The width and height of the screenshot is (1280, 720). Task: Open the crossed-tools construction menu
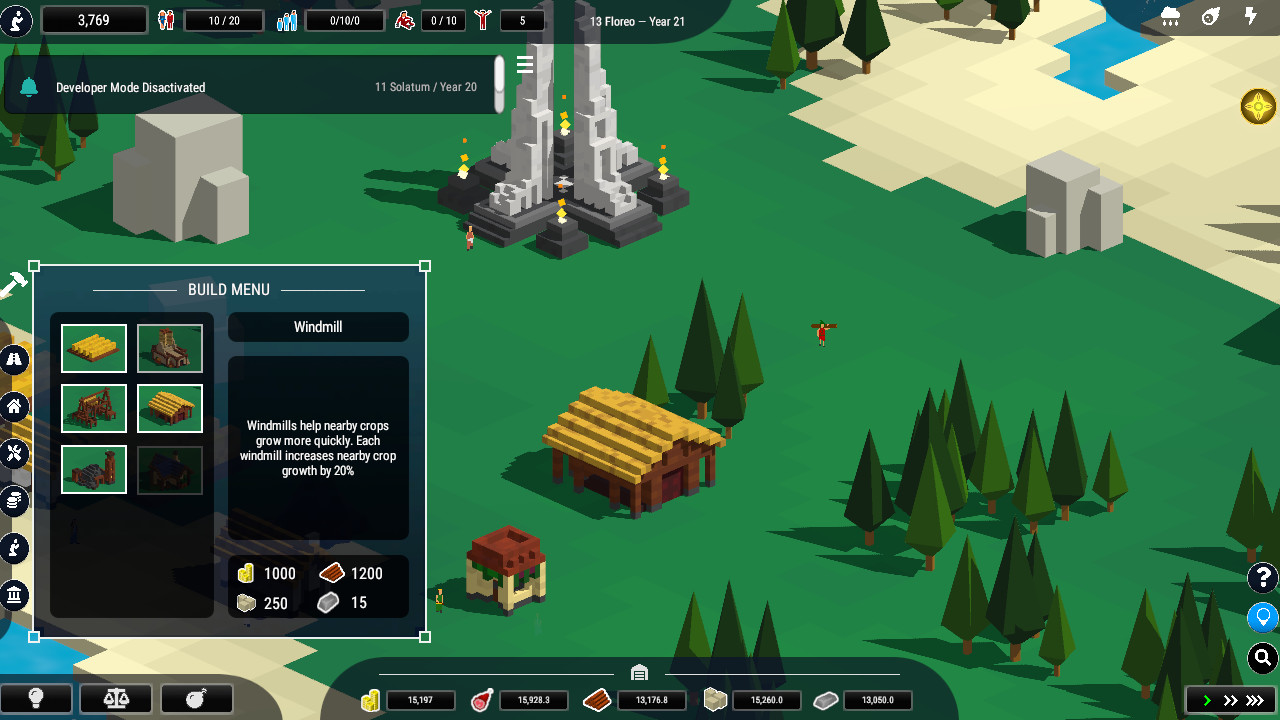pos(14,452)
